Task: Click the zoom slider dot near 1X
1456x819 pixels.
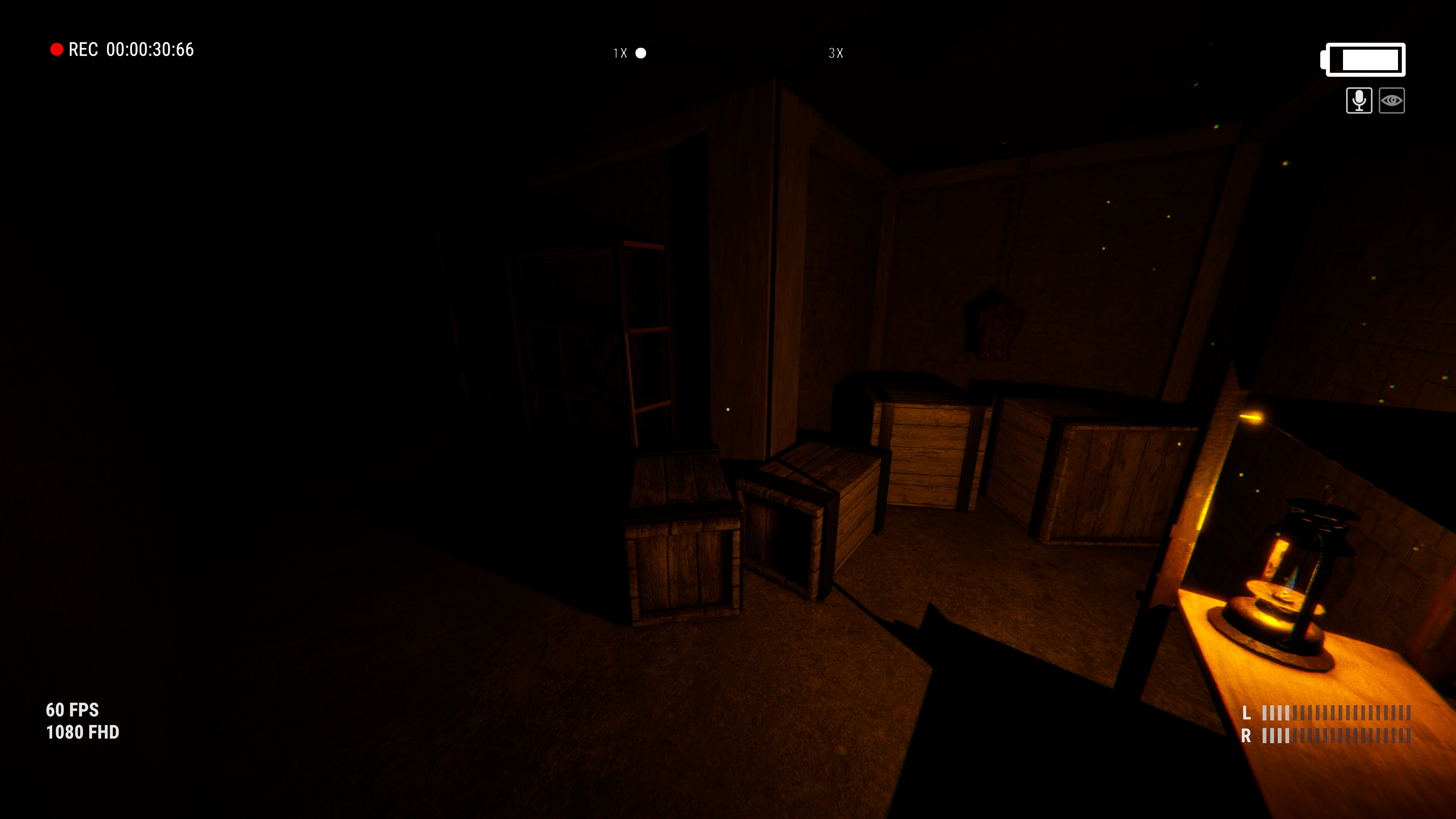Action: pyautogui.click(x=642, y=54)
